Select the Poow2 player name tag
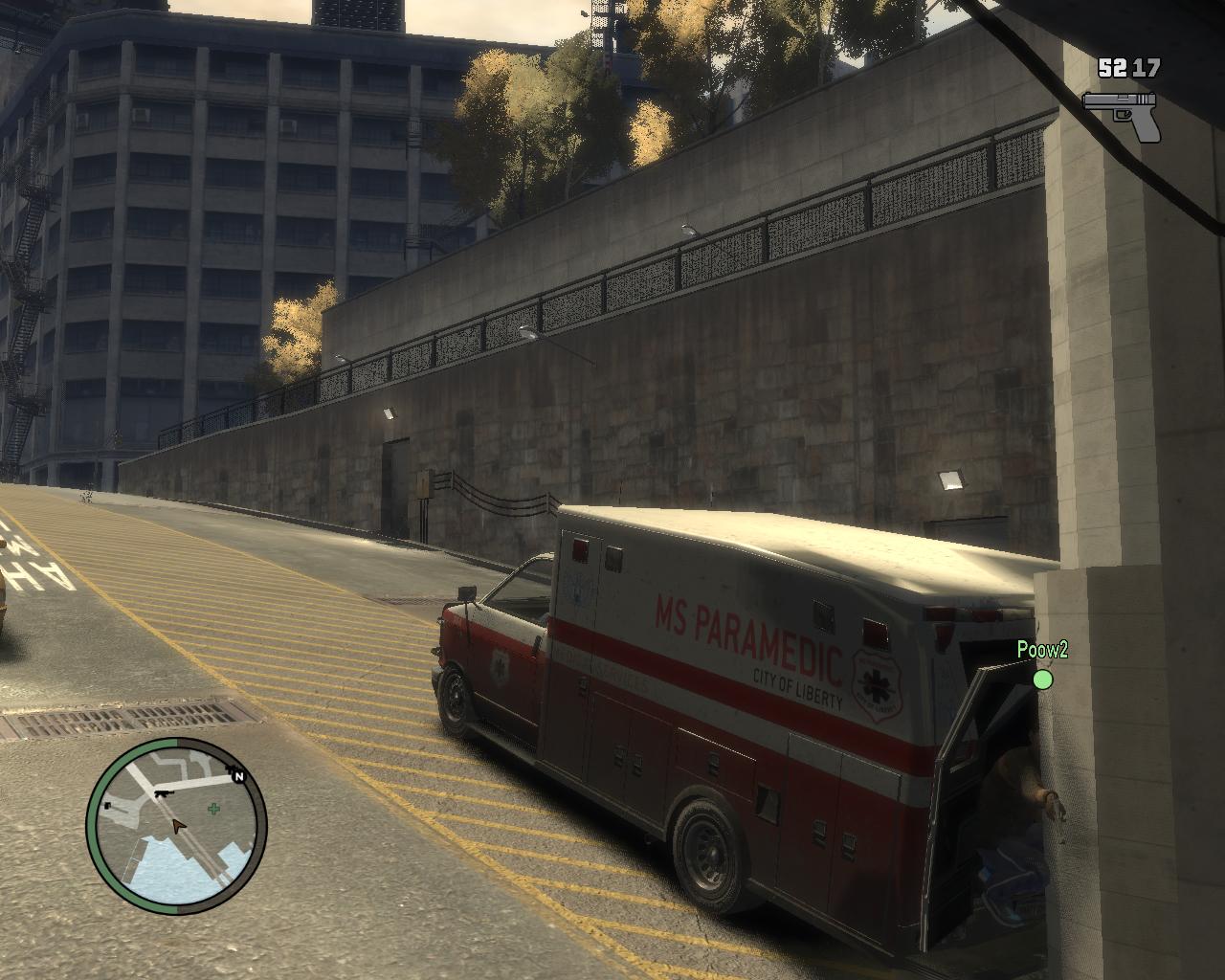Viewport: 1225px width, 980px height. (x=1042, y=650)
